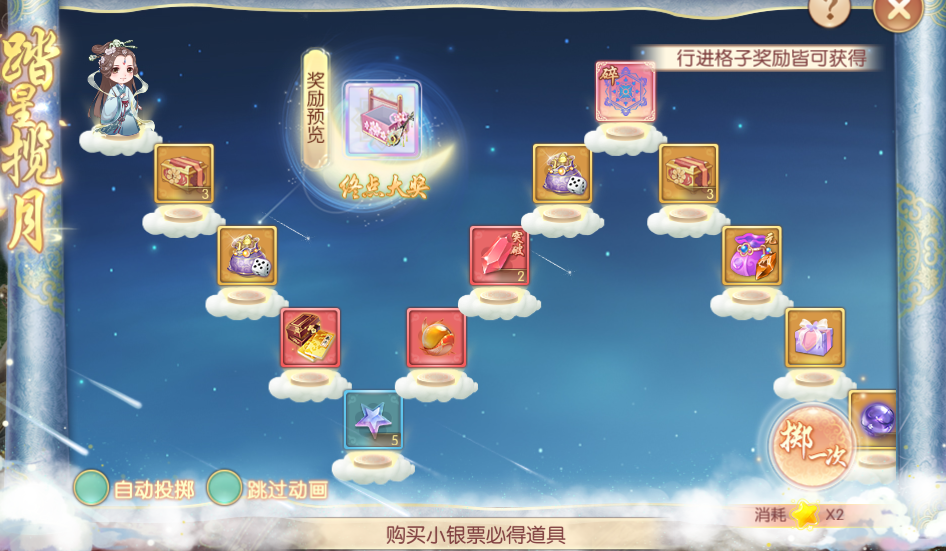
Task: Open the 奖励预览 reward preview
Action: click(316, 110)
